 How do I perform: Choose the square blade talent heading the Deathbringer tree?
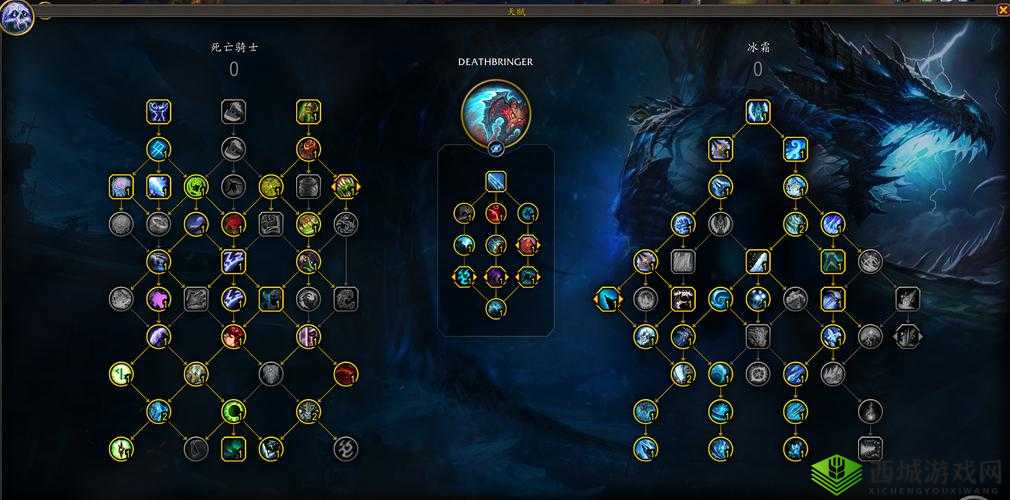pyautogui.click(x=496, y=181)
